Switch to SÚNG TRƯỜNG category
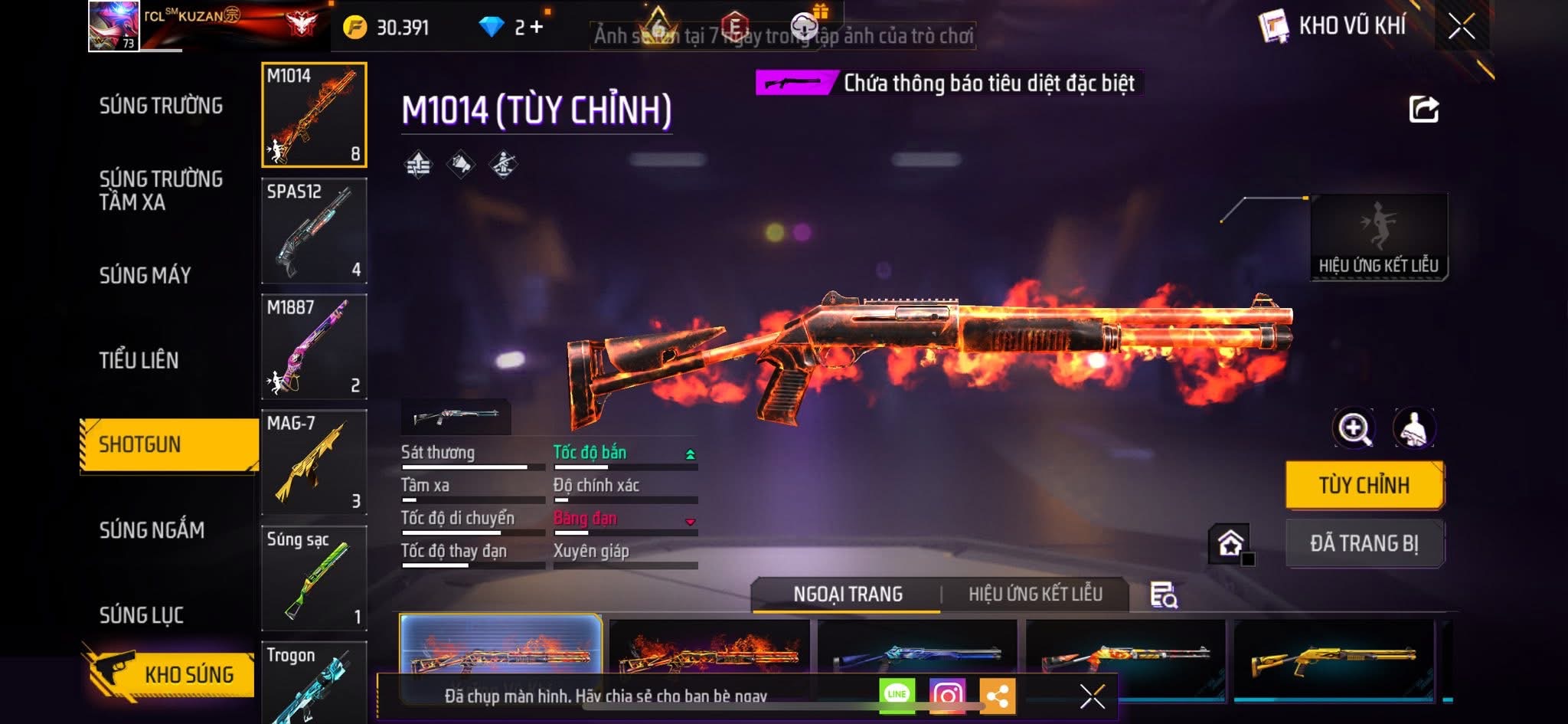1568x724 pixels. click(161, 106)
